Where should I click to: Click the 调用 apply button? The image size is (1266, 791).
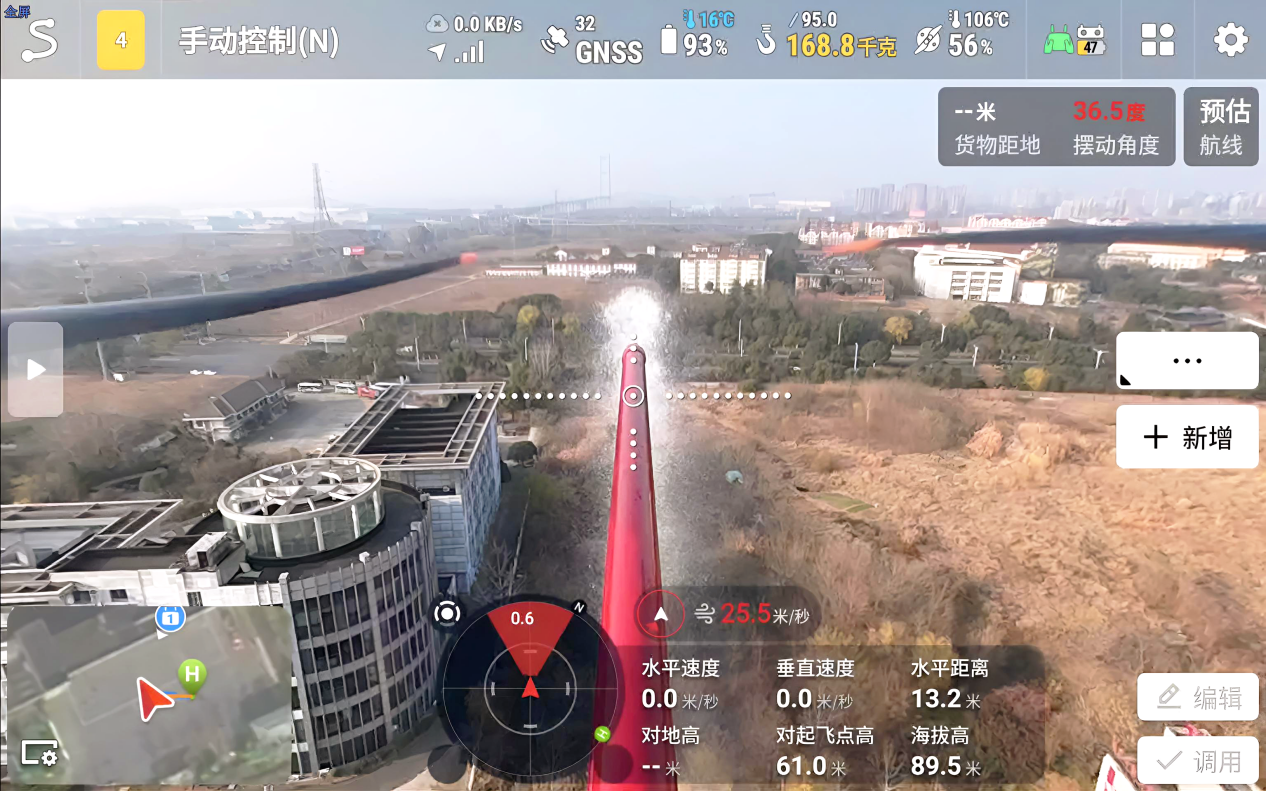1198,761
